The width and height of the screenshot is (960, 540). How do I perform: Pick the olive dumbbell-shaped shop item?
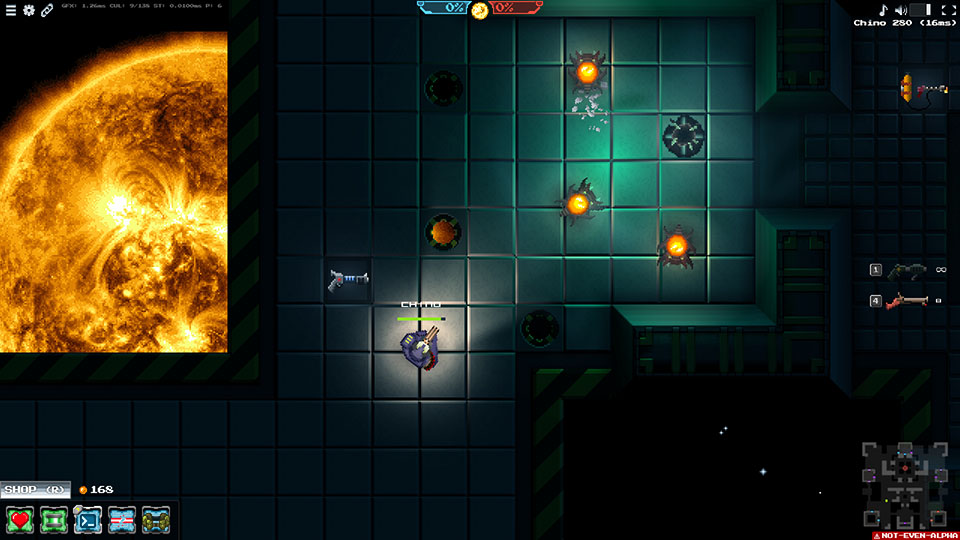[156, 520]
